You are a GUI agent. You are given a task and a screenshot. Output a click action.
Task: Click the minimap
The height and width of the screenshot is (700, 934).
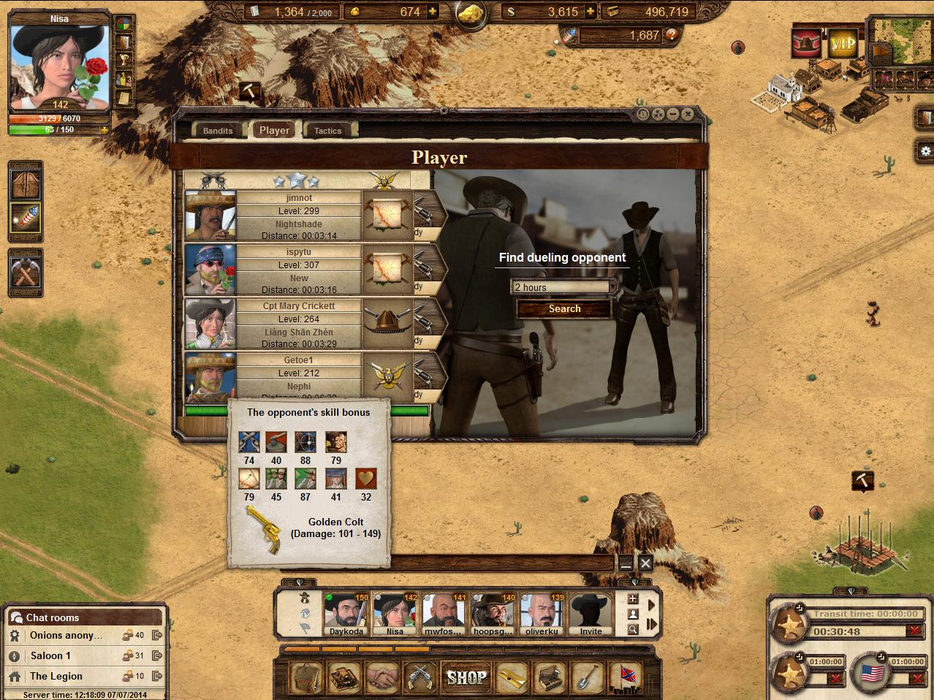(x=898, y=40)
